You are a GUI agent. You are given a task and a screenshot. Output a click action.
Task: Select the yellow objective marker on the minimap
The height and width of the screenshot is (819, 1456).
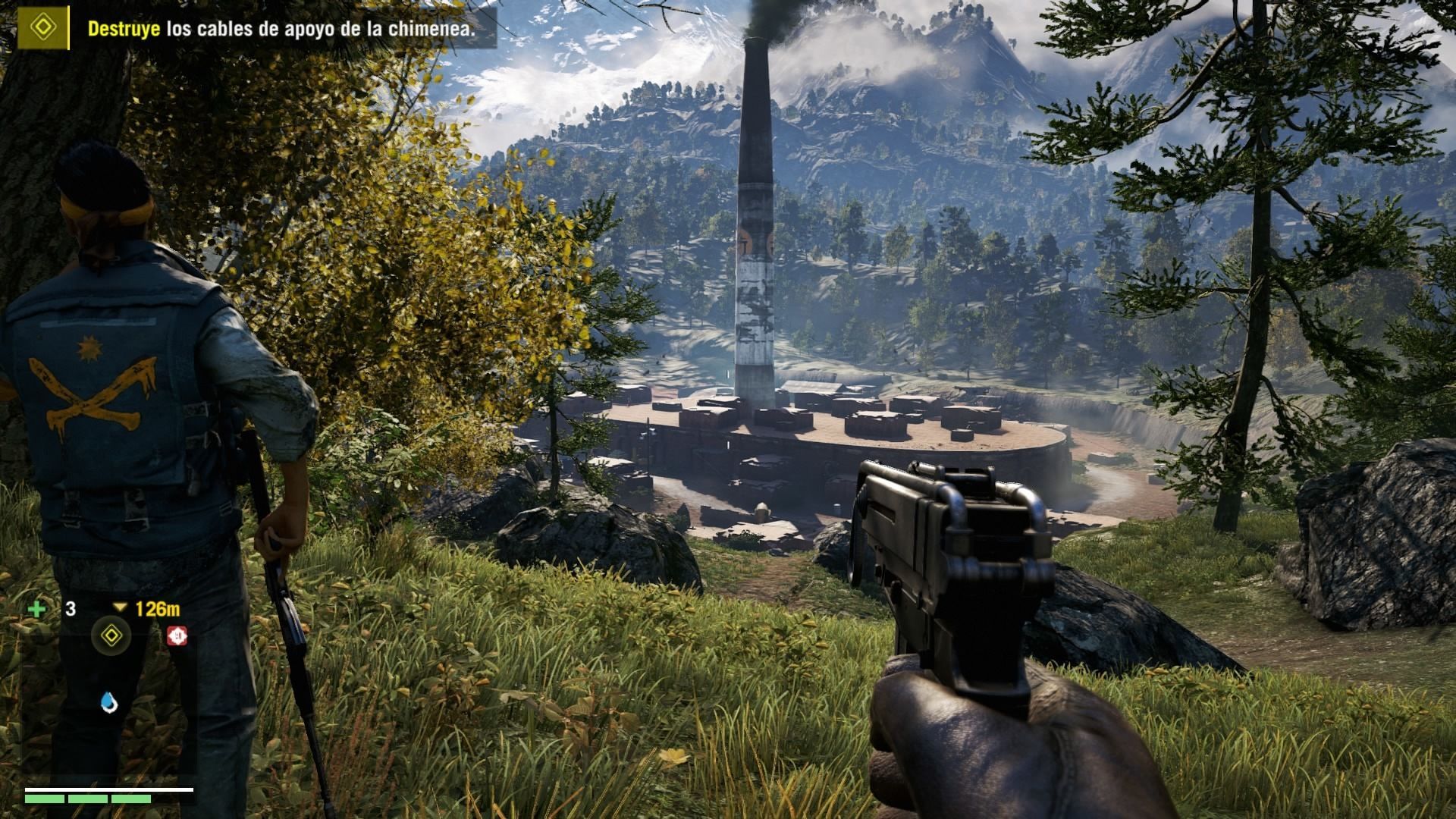(x=111, y=635)
